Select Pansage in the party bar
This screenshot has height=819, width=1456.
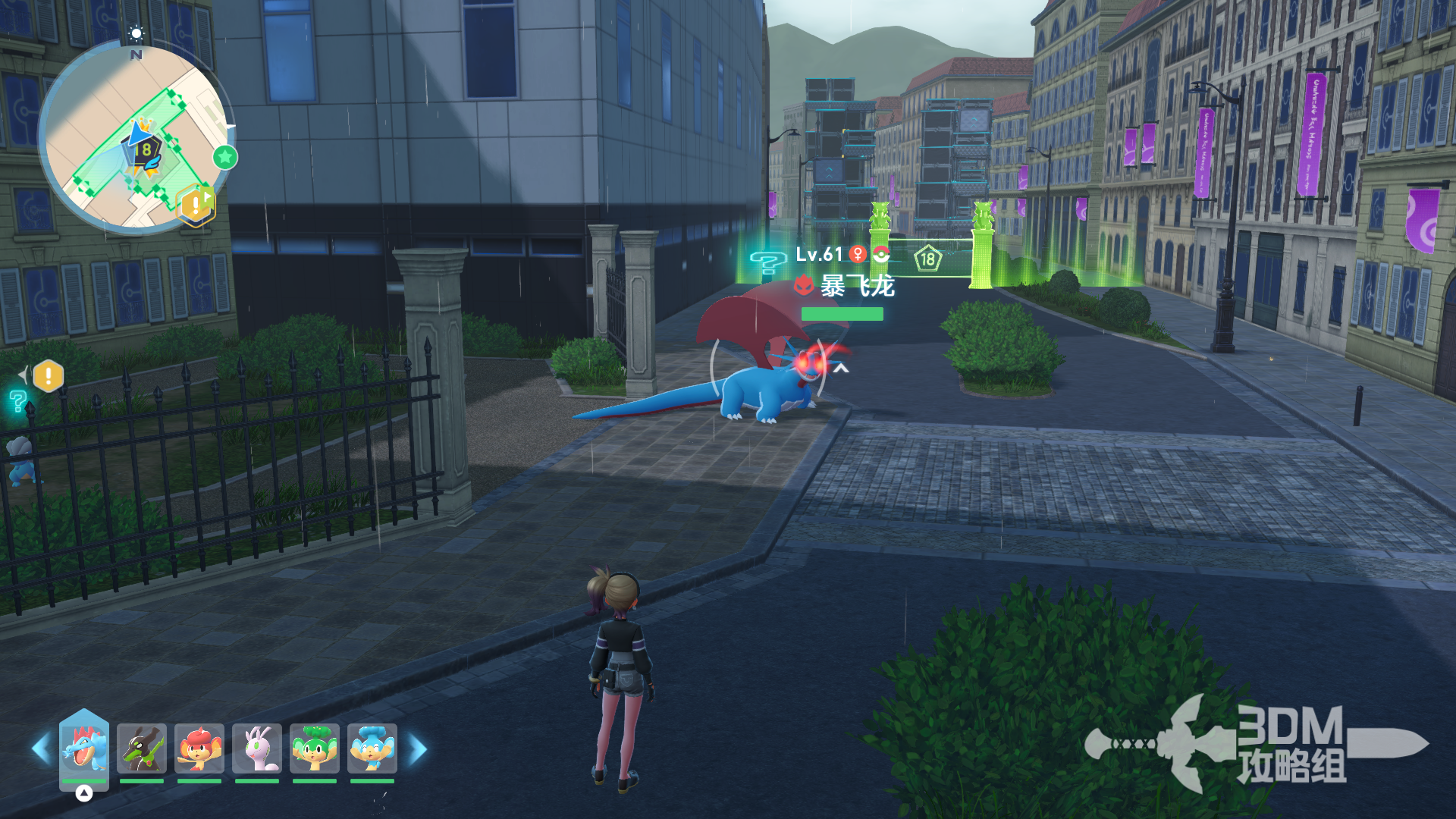[x=315, y=748]
